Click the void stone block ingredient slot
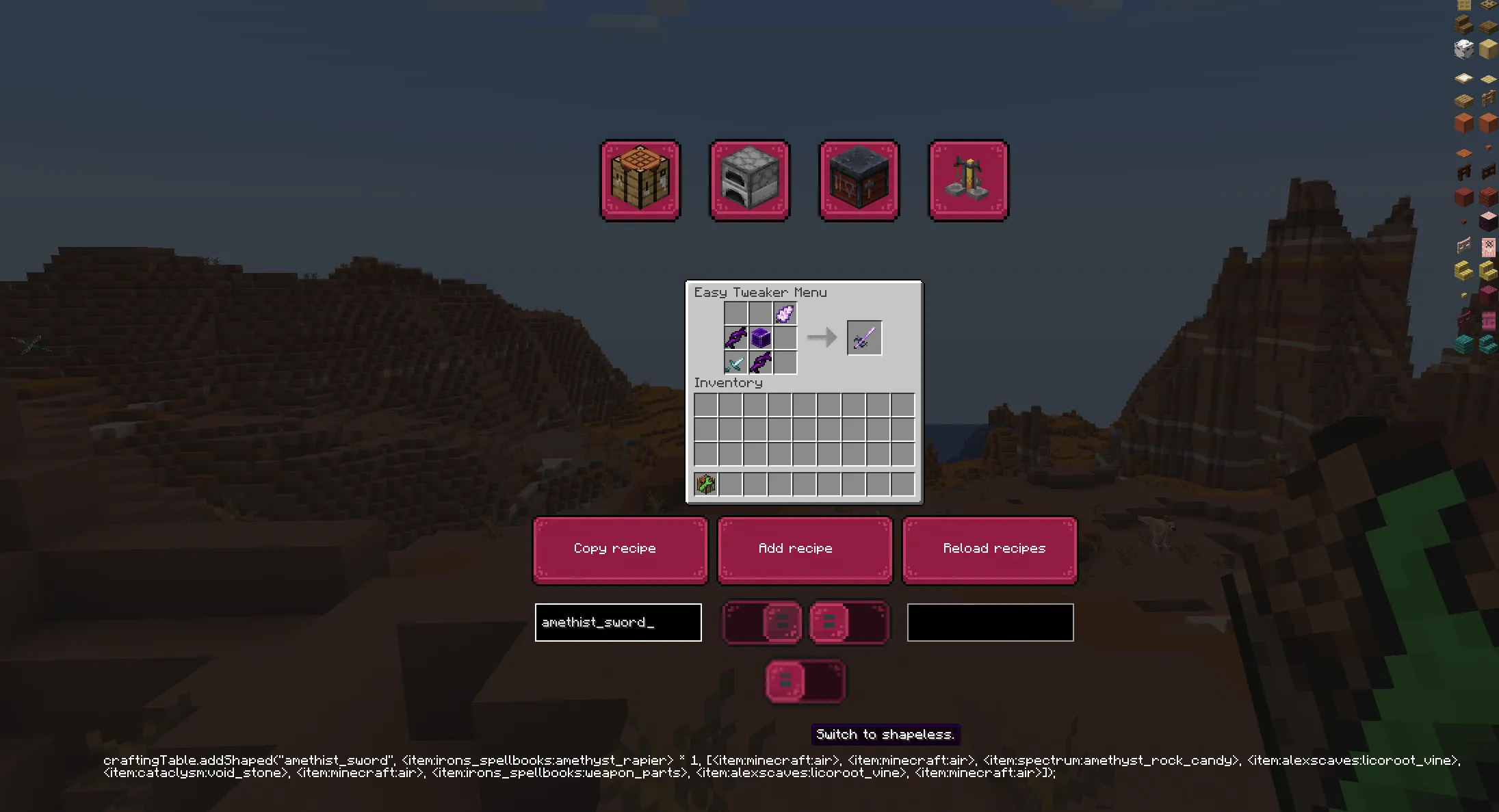 [x=761, y=339]
